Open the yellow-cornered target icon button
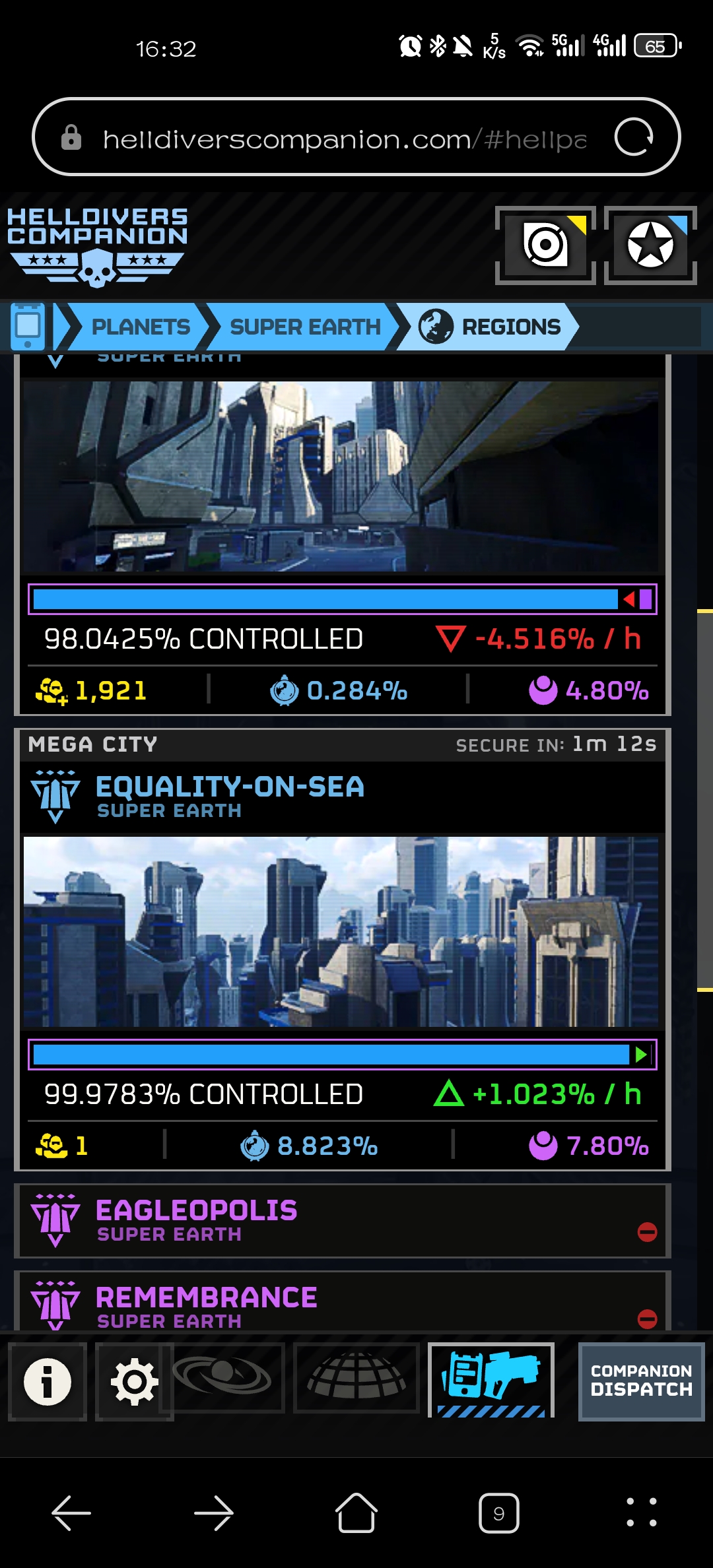Viewport: 713px width, 1568px height. coord(545,245)
